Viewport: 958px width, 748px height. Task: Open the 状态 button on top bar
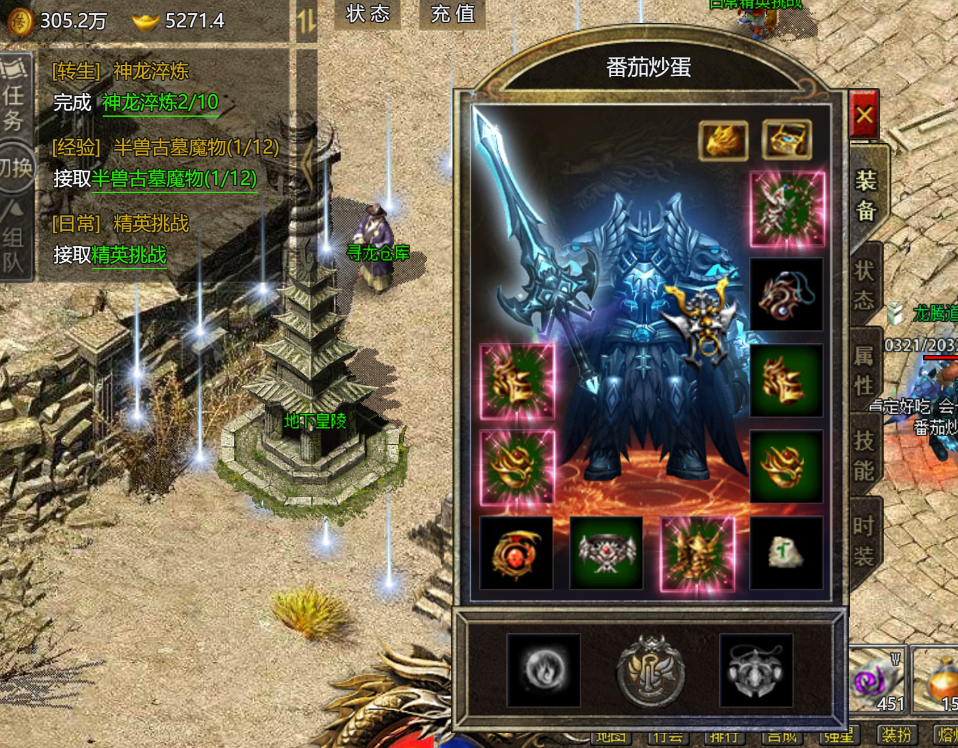(367, 14)
